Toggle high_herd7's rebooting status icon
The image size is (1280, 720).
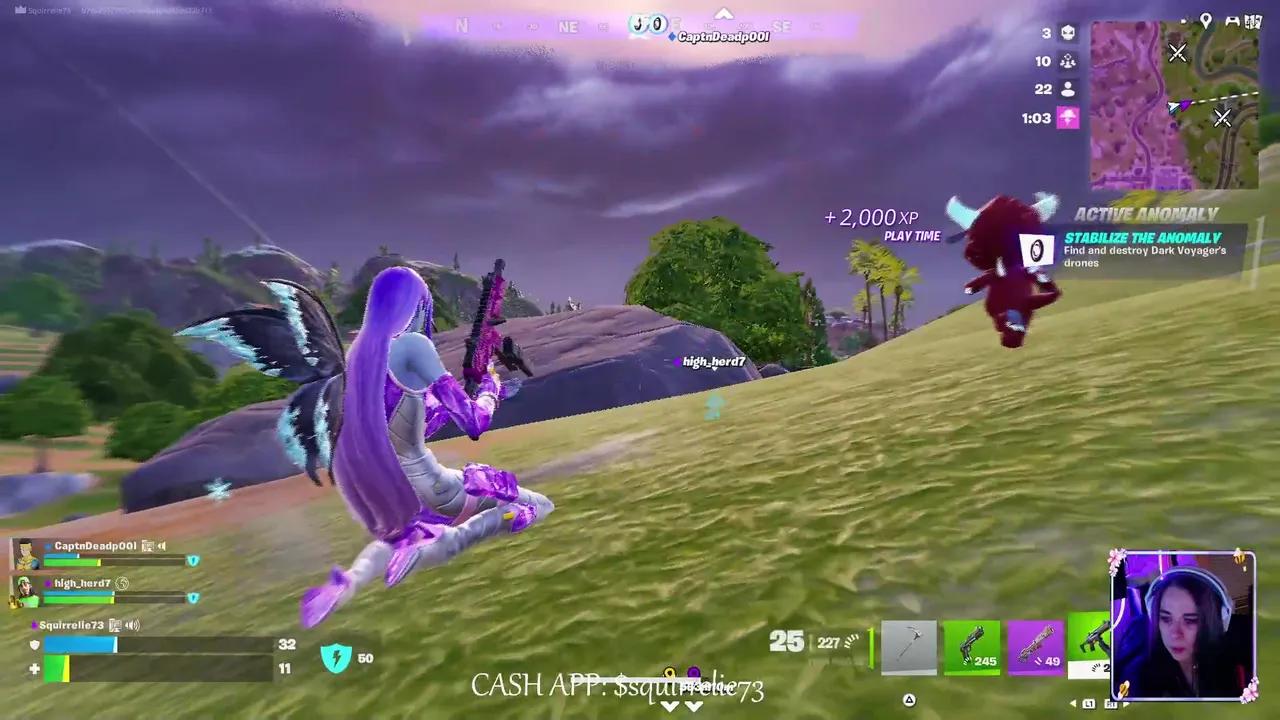[122, 584]
